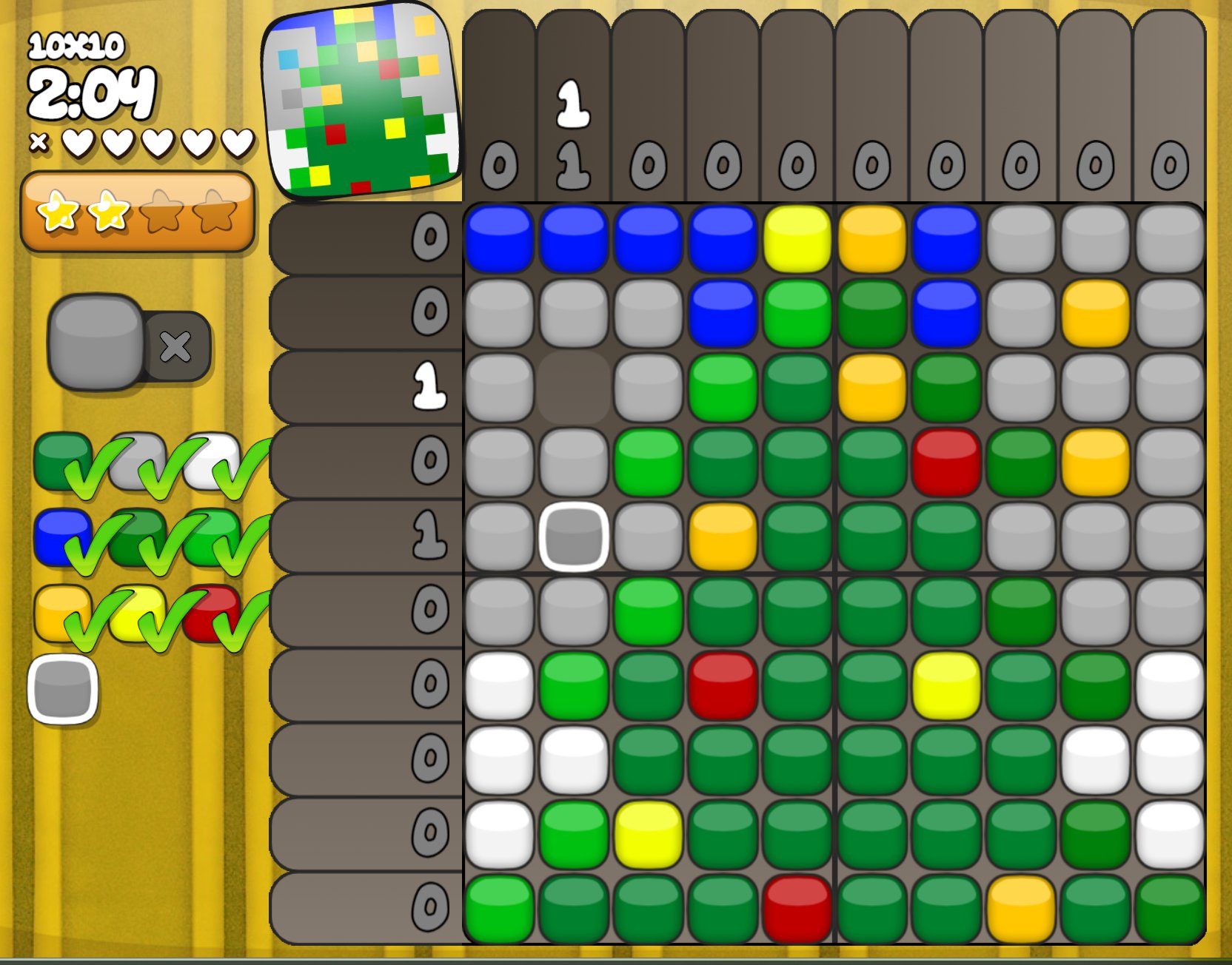Pick the orange color swatch in the palette
Viewport: 1232px width, 965px height.
(x=59, y=611)
